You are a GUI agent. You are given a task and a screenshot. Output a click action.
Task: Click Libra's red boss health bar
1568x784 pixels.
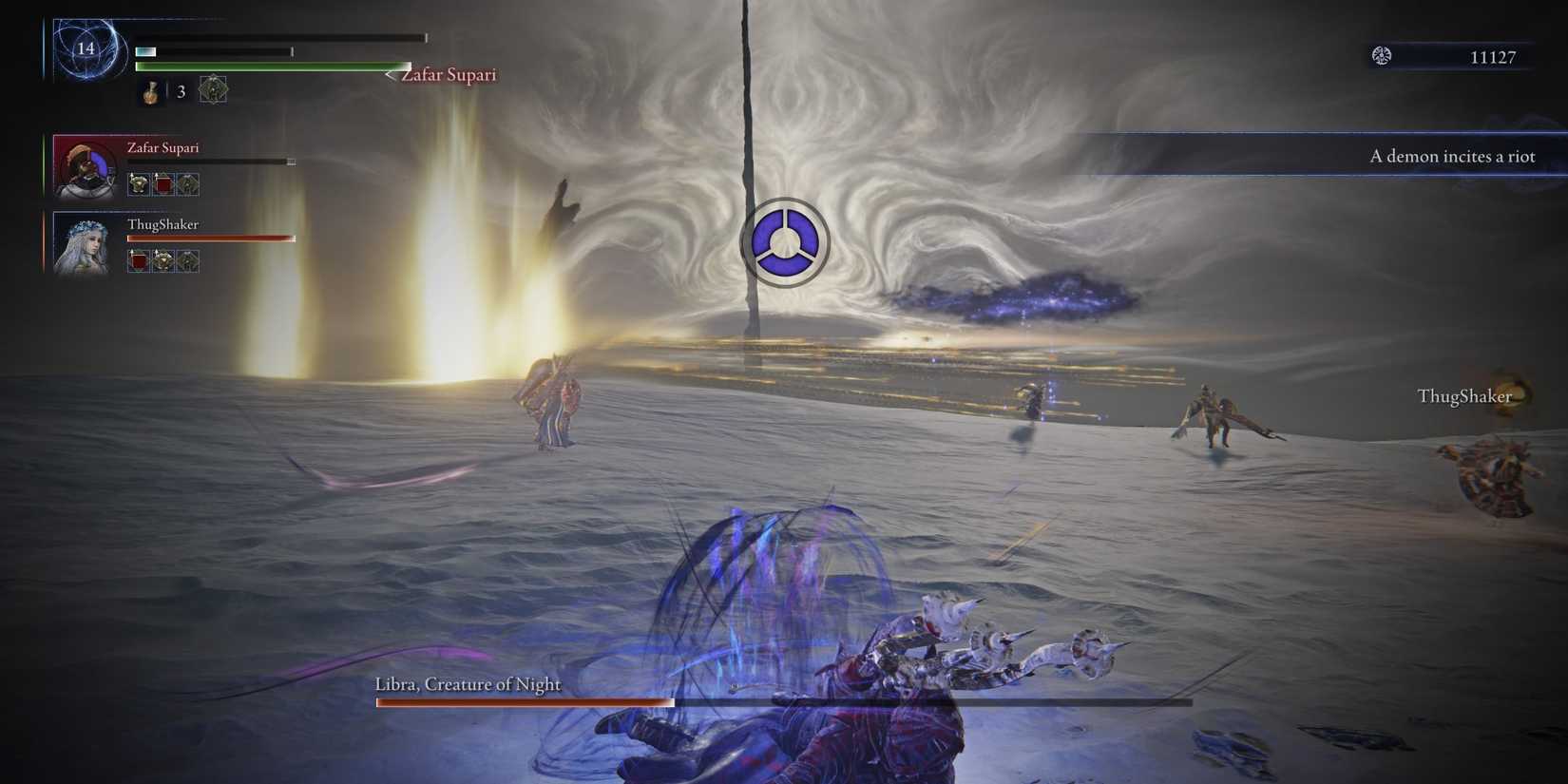coord(524,702)
